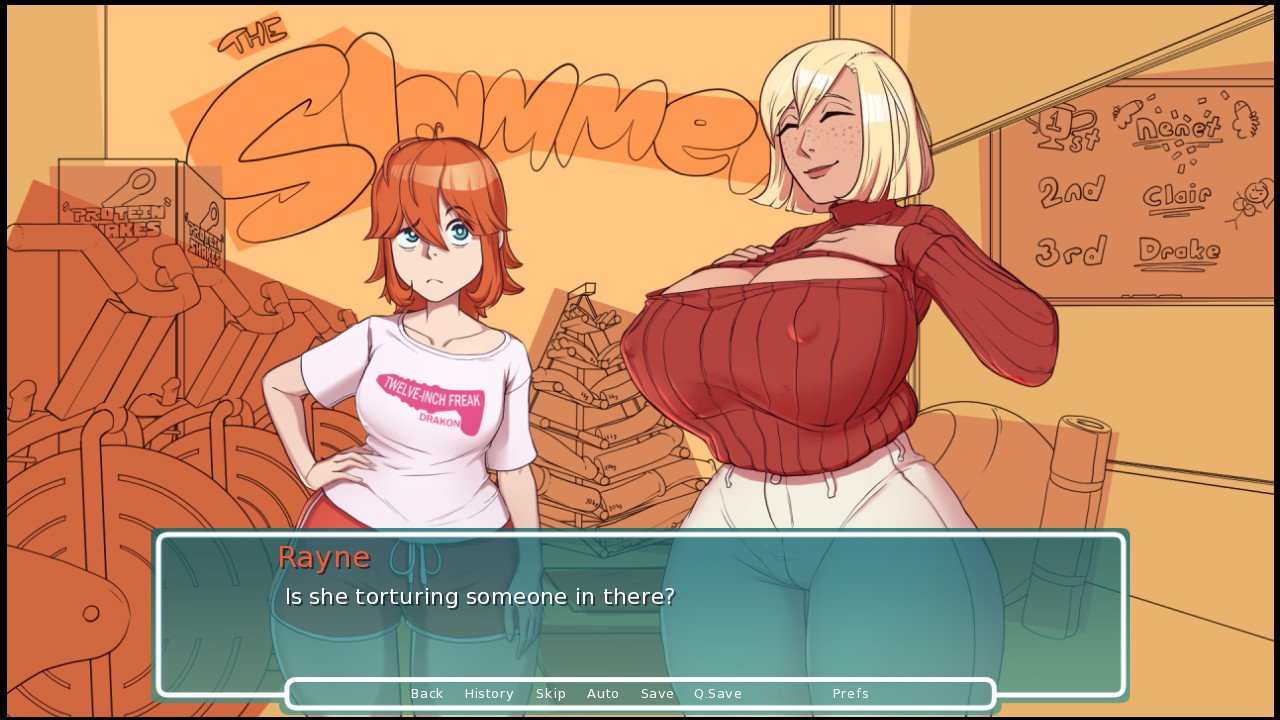This screenshot has height=720, width=1280.
Task: Open the dialogue History log
Action: pyautogui.click(x=489, y=693)
